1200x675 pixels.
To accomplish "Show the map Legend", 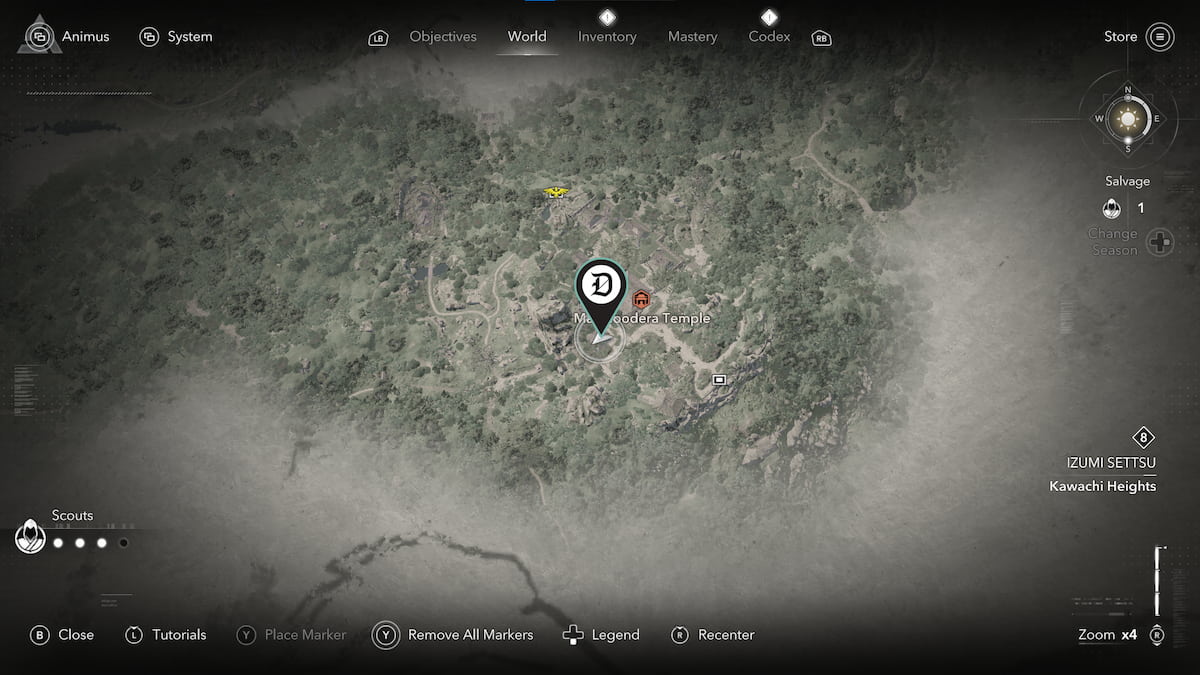I will coord(601,635).
